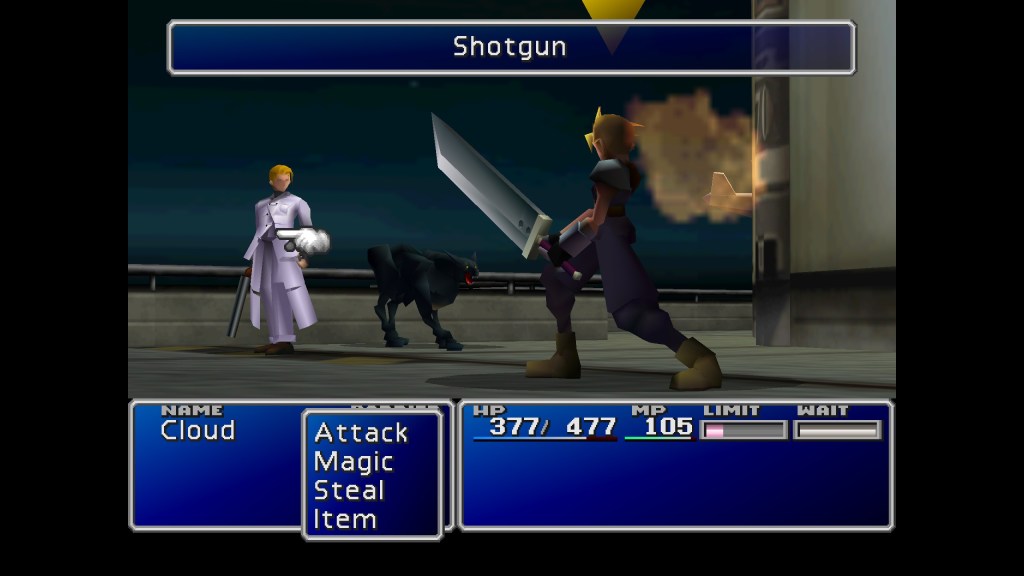1024x576 pixels.
Task: Open the Item command
Action: pyautogui.click(x=345, y=520)
